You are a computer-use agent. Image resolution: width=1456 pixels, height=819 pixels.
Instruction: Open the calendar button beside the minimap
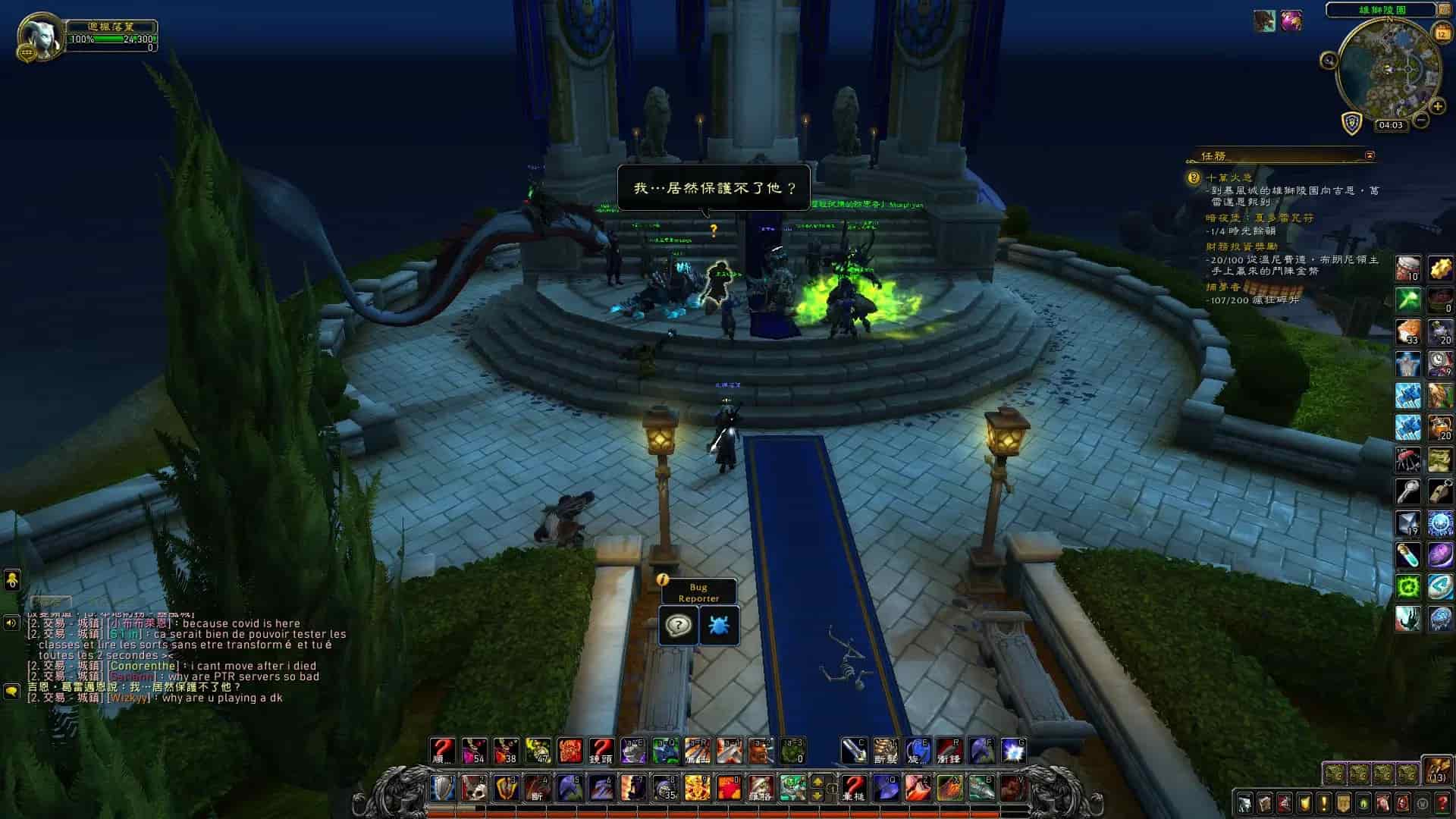click(1442, 32)
